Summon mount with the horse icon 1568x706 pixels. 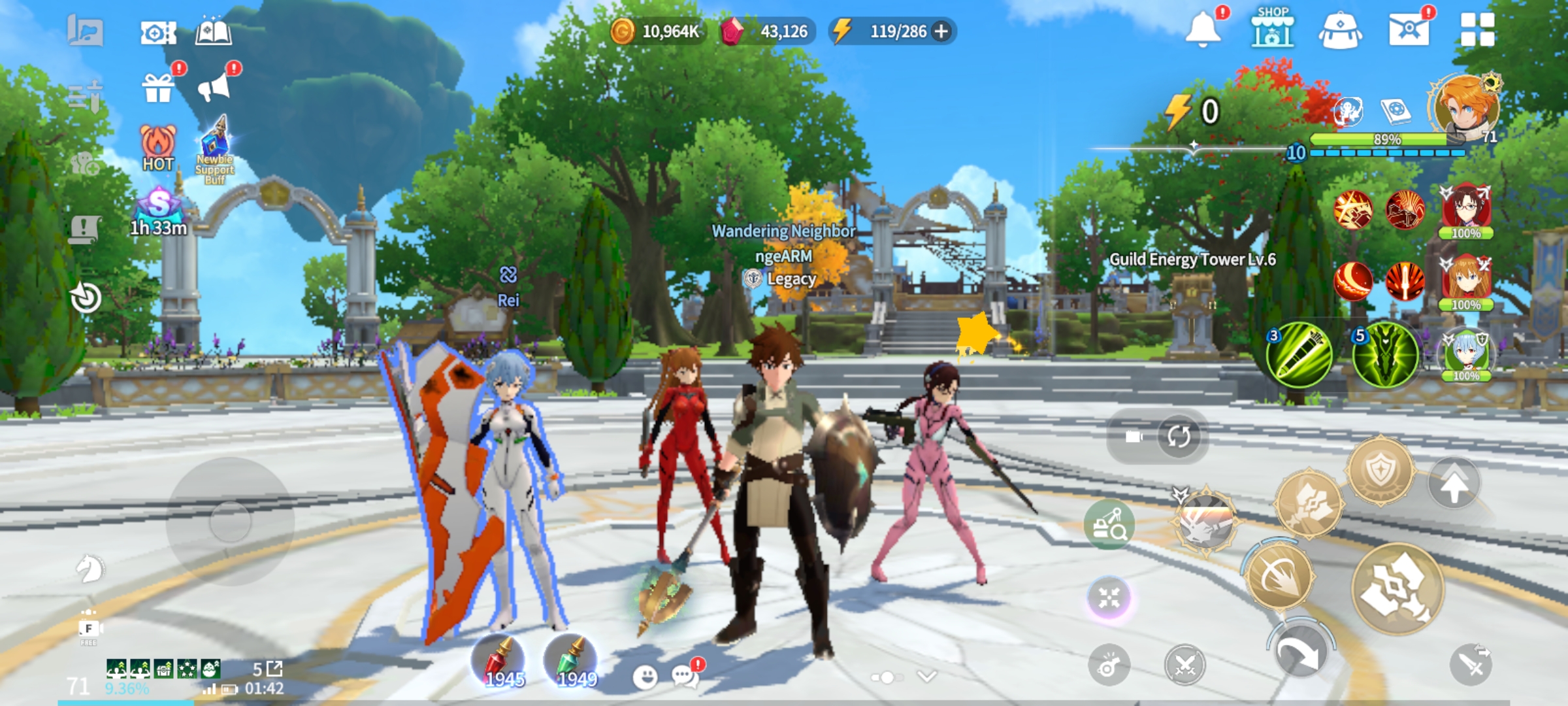(x=90, y=568)
